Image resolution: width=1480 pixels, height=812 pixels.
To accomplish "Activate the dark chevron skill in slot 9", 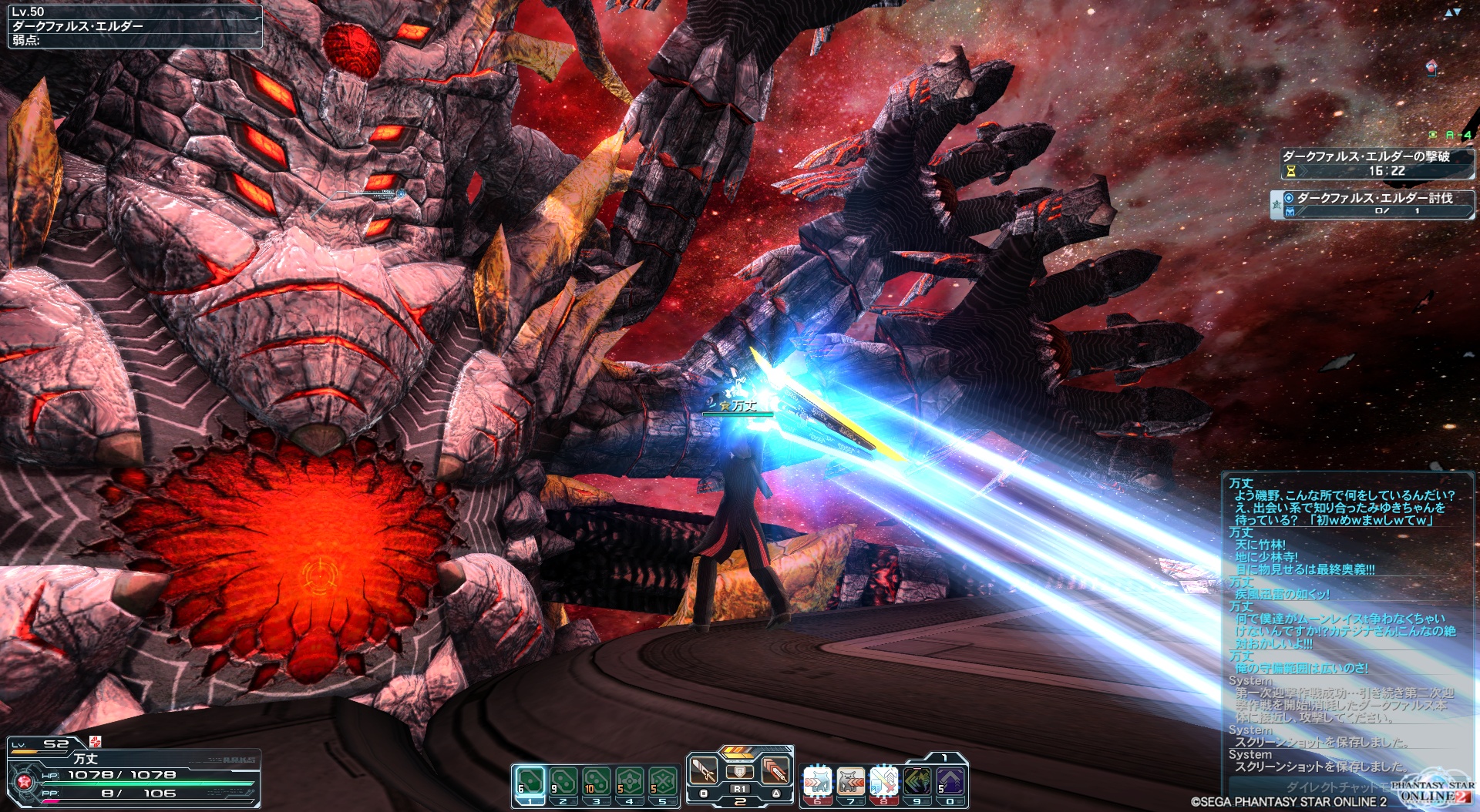I will point(917,781).
